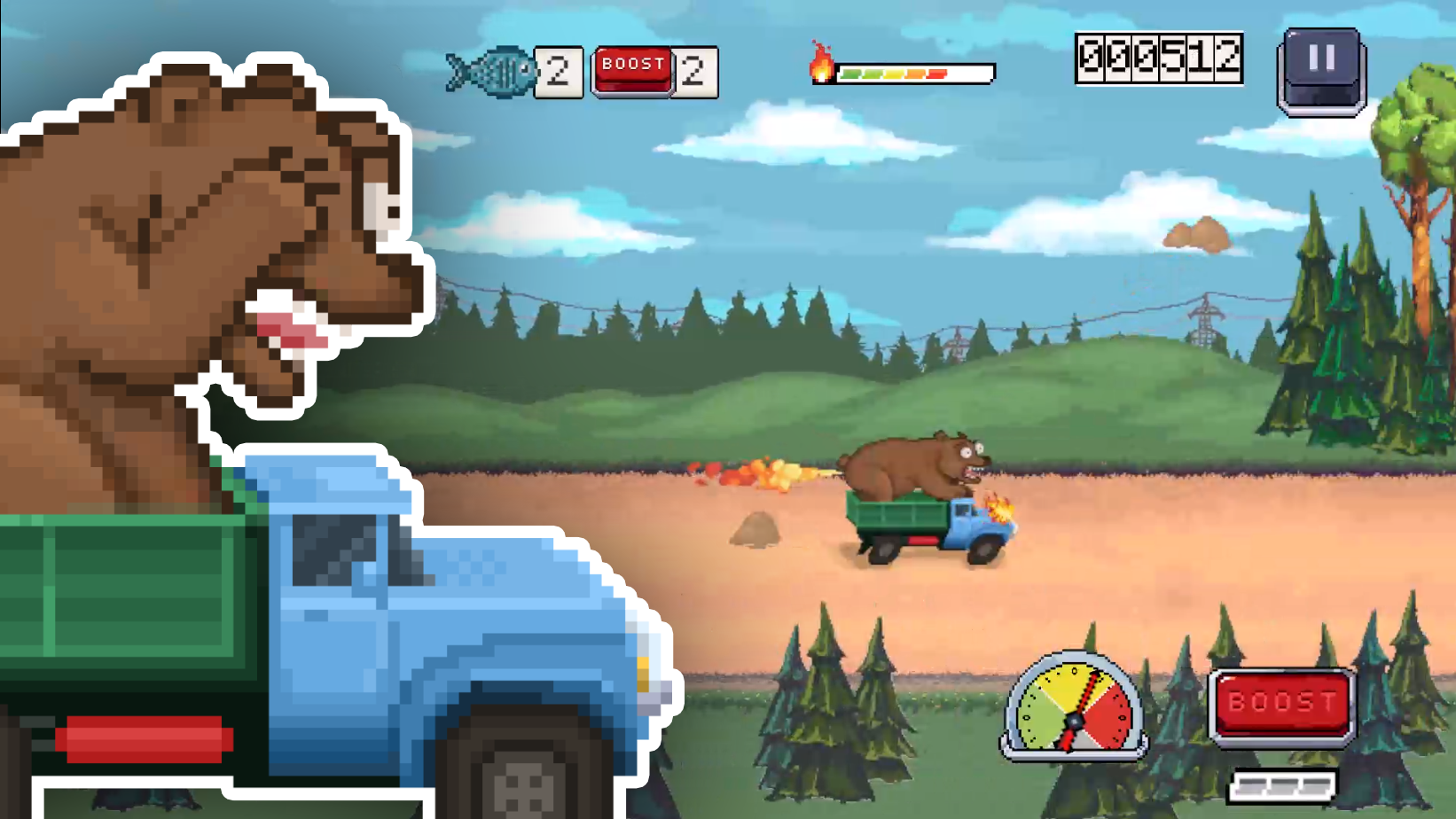Click the flame burning on the truck bed

999,508
